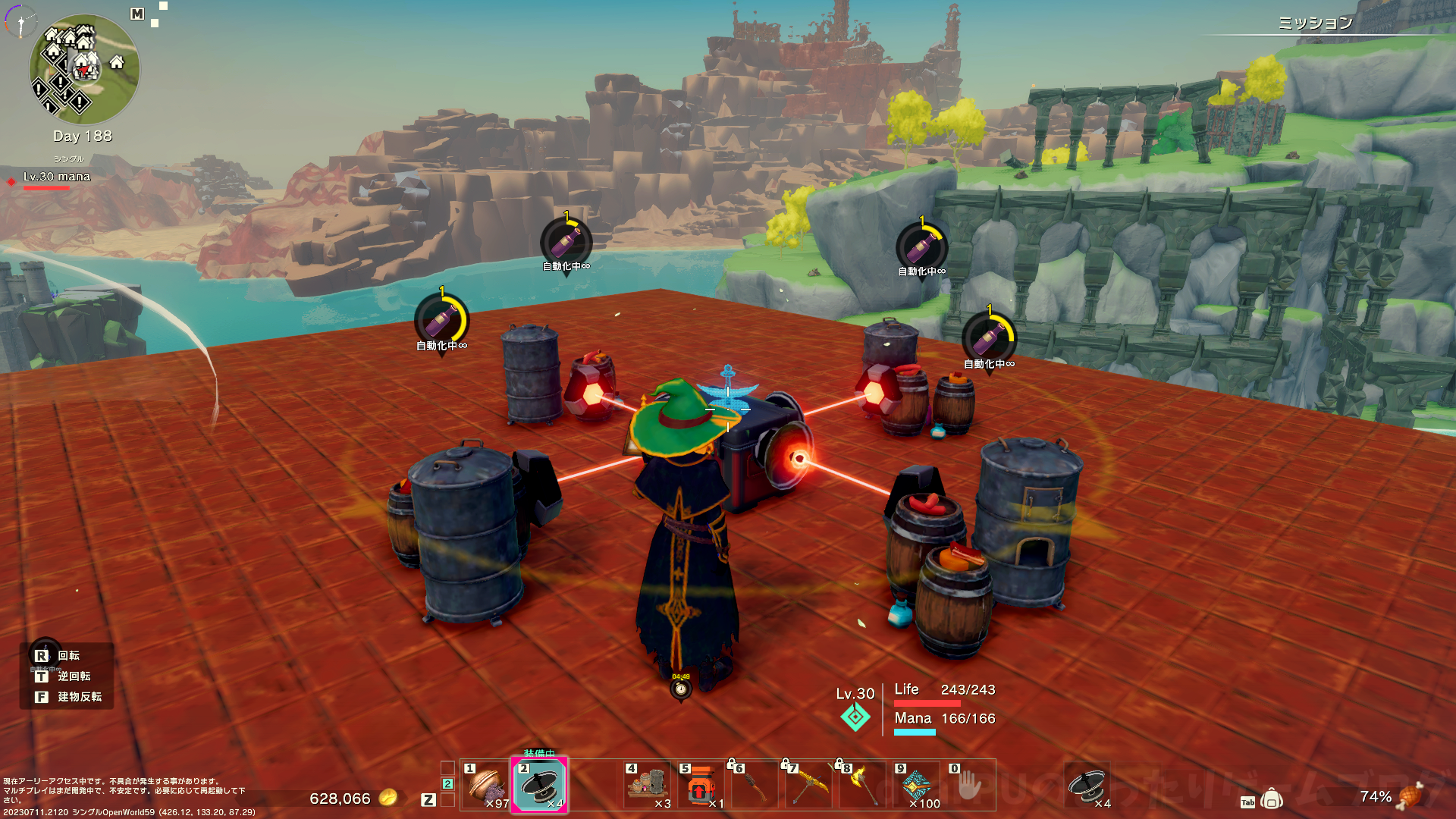The height and width of the screenshot is (819, 1456).
Task: Click the day-night clock dial
Action: [x=20, y=21]
